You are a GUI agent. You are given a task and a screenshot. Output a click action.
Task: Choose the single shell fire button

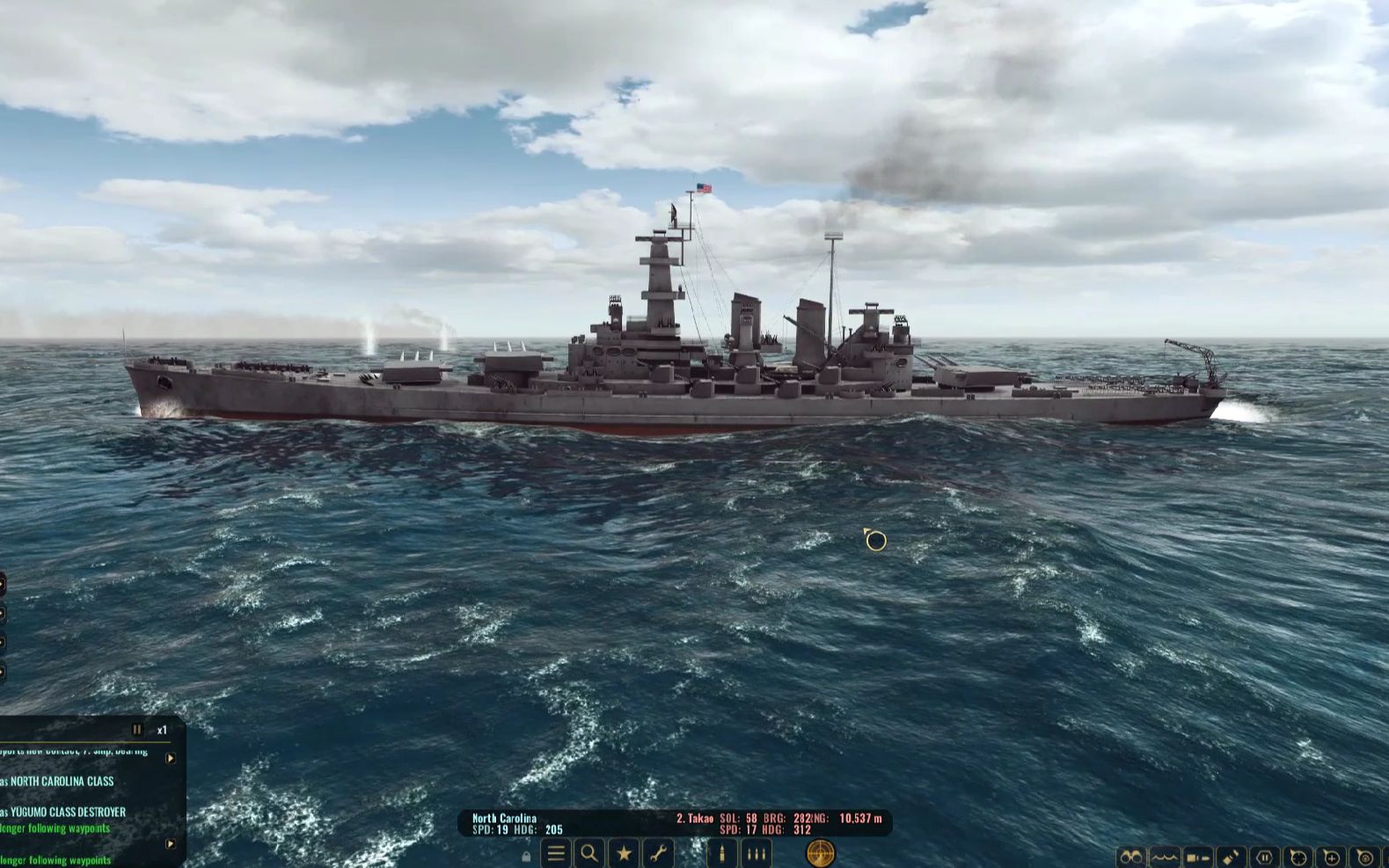click(722, 853)
